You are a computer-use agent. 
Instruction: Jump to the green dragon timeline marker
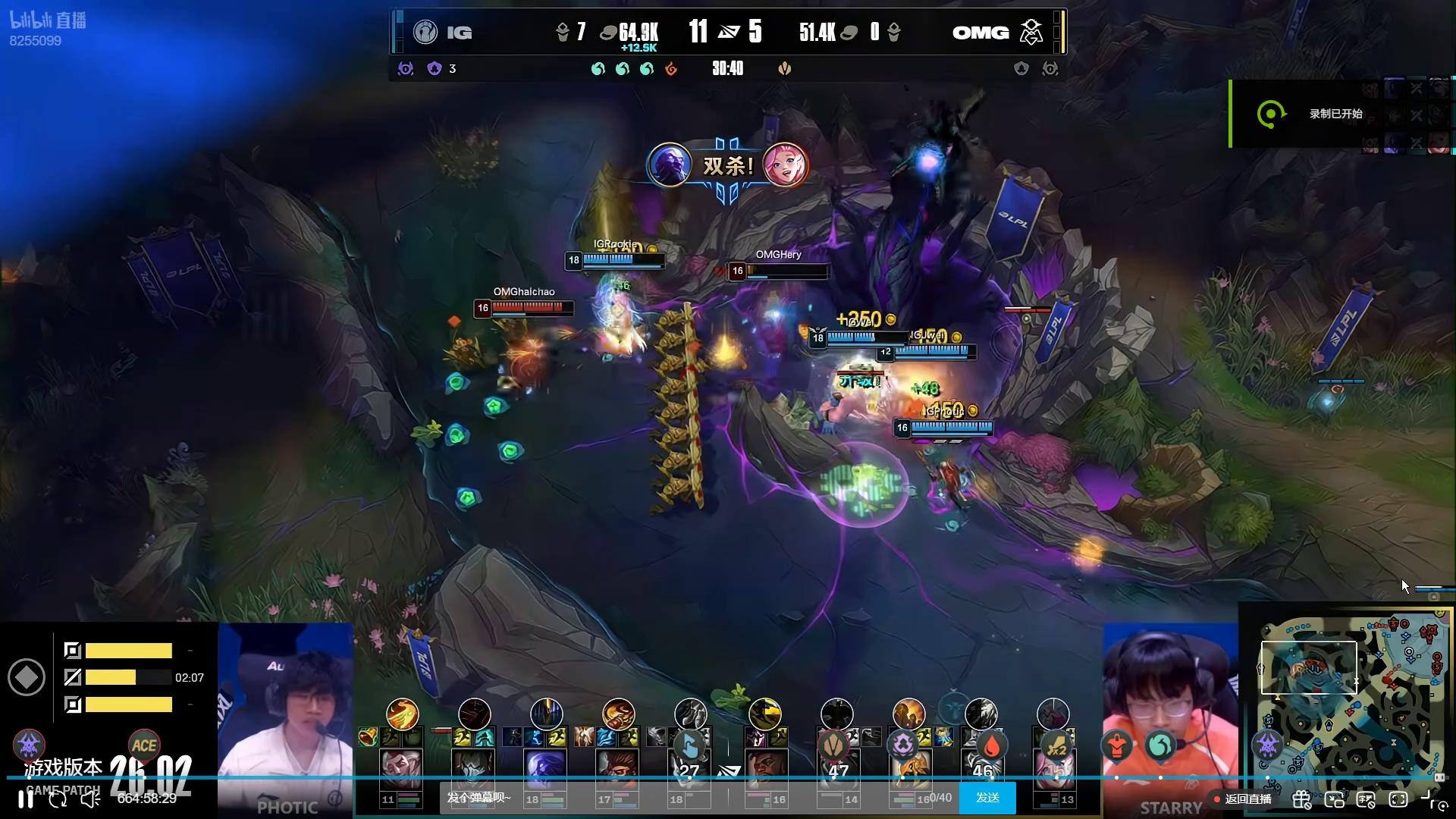(1159, 746)
